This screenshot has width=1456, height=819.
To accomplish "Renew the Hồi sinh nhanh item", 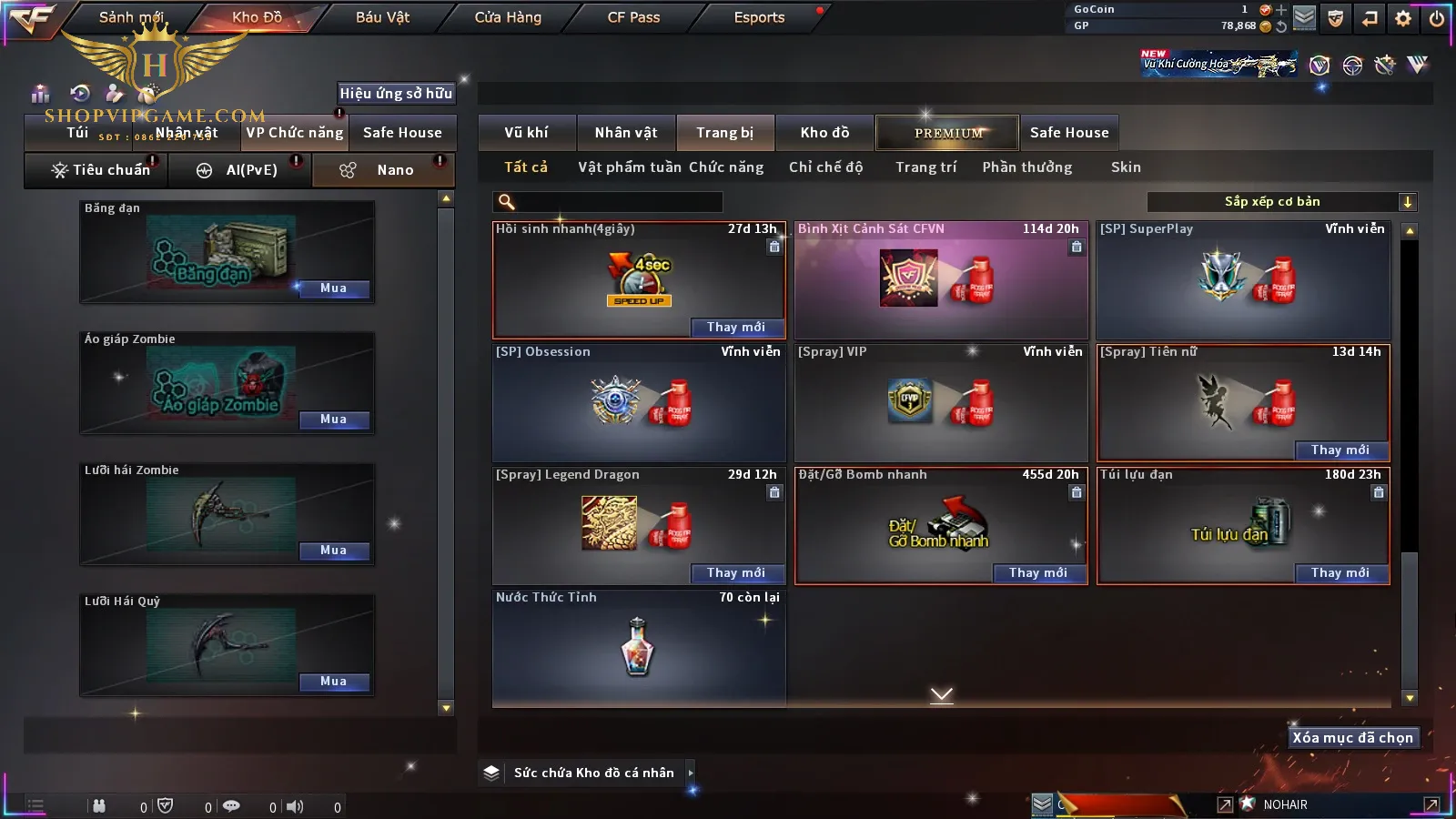I will [735, 328].
